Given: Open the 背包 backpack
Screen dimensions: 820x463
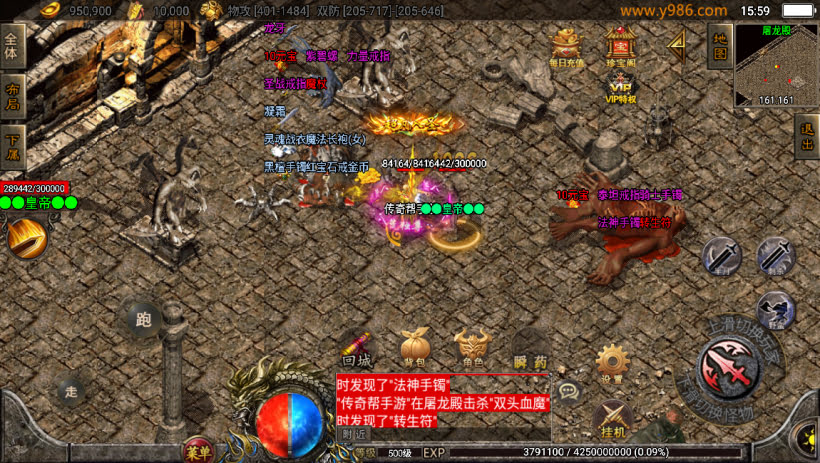Looking at the screenshot, I should tap(414, 347).
